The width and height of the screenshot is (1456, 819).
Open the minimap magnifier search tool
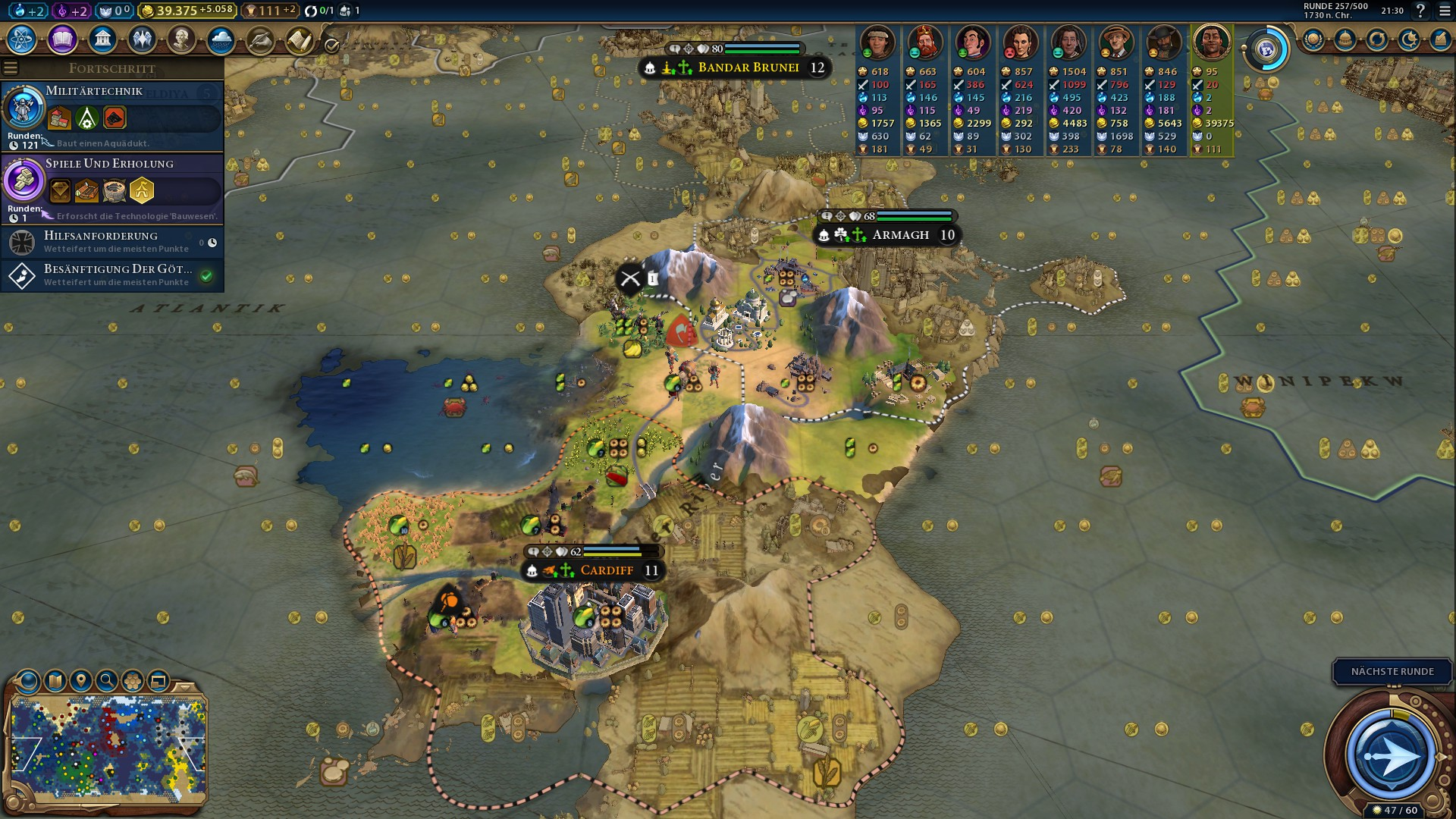tap(106, 681)
